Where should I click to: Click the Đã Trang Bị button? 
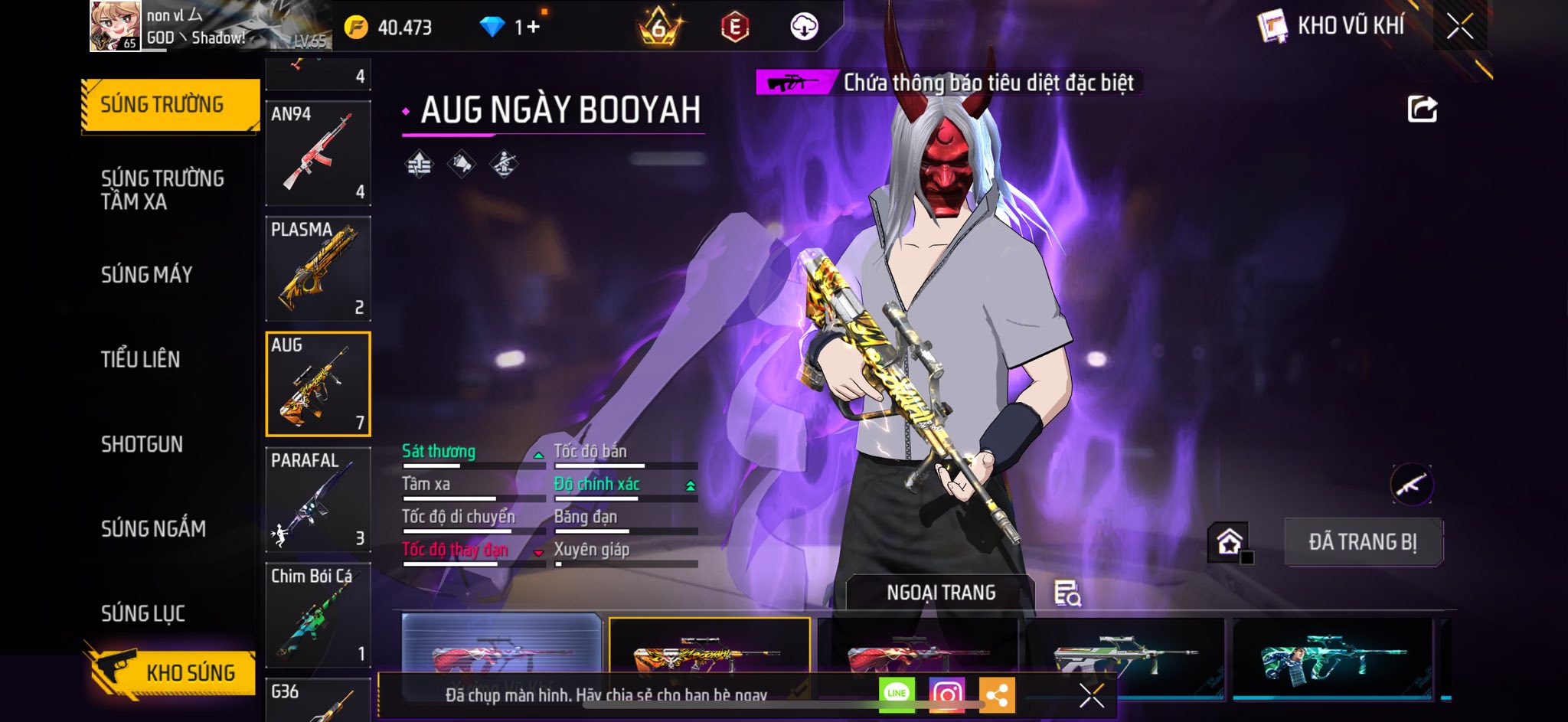[x=1363, y=542]
